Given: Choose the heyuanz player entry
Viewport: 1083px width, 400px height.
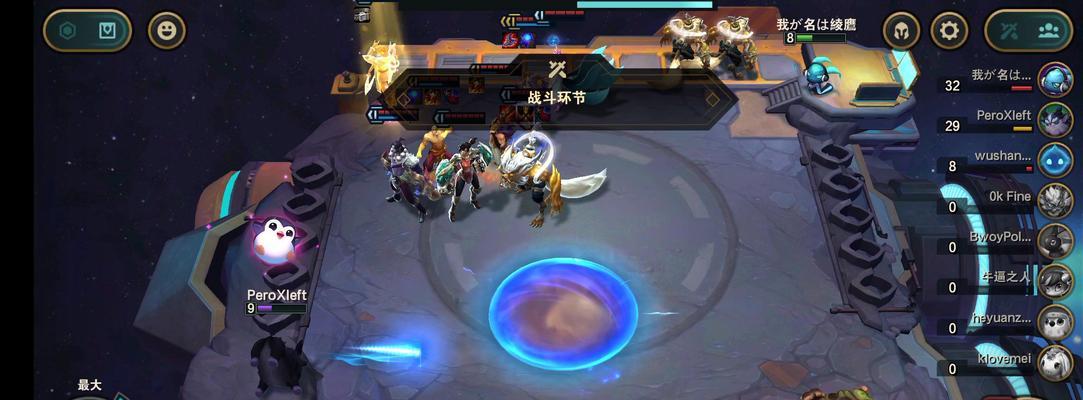Looking at the screenshot, I should tap(1055, 322).
